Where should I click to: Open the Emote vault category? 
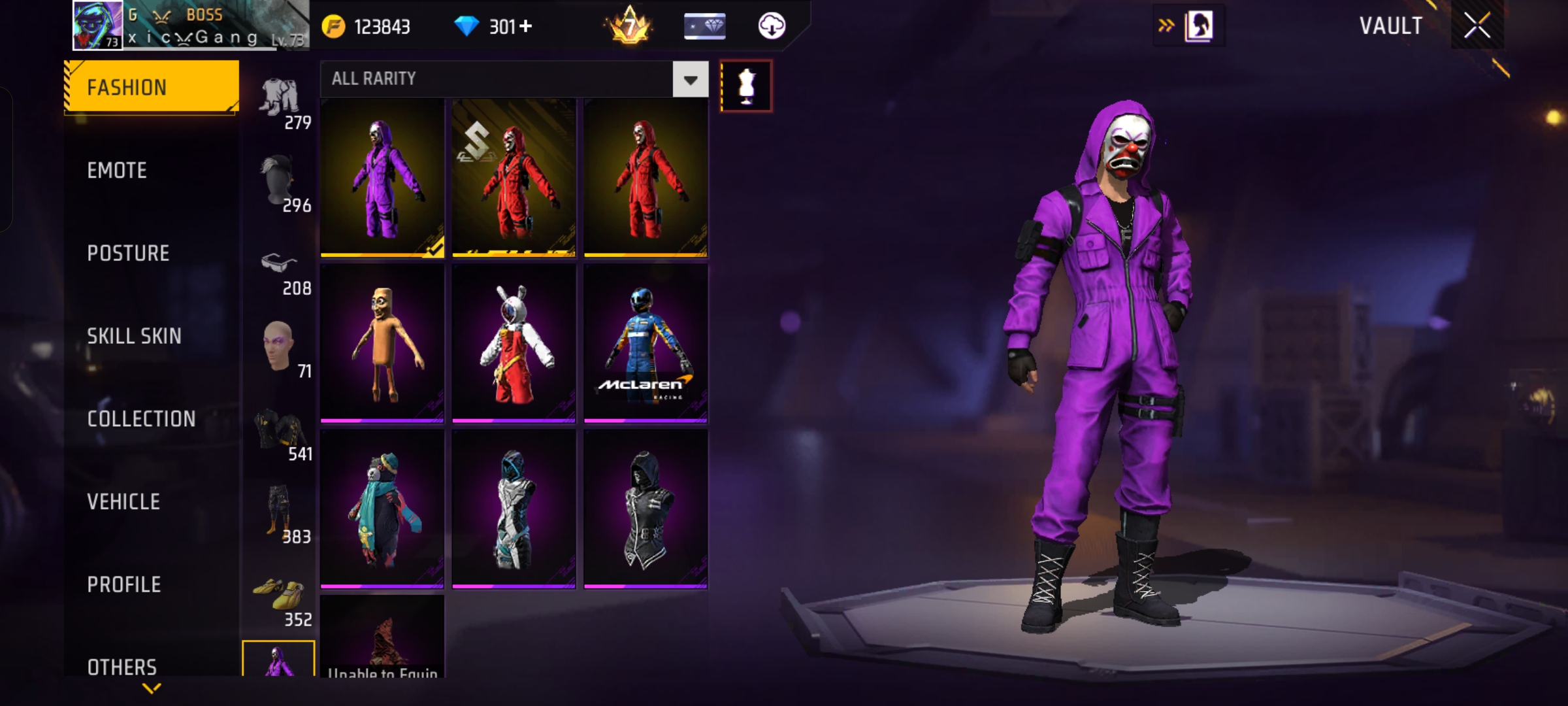118,171
